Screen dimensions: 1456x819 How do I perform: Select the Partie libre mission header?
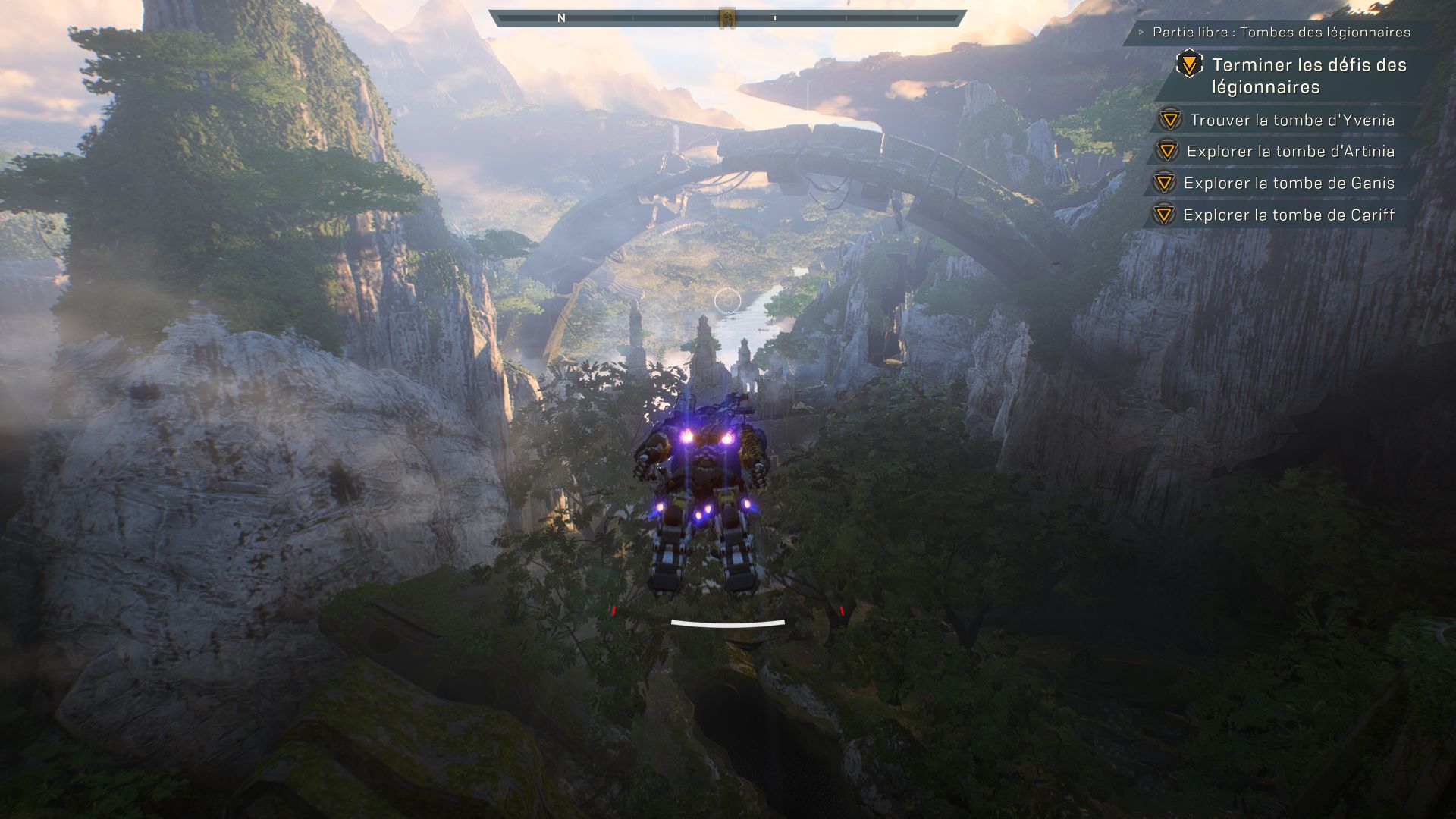[x=1281, y=33]
